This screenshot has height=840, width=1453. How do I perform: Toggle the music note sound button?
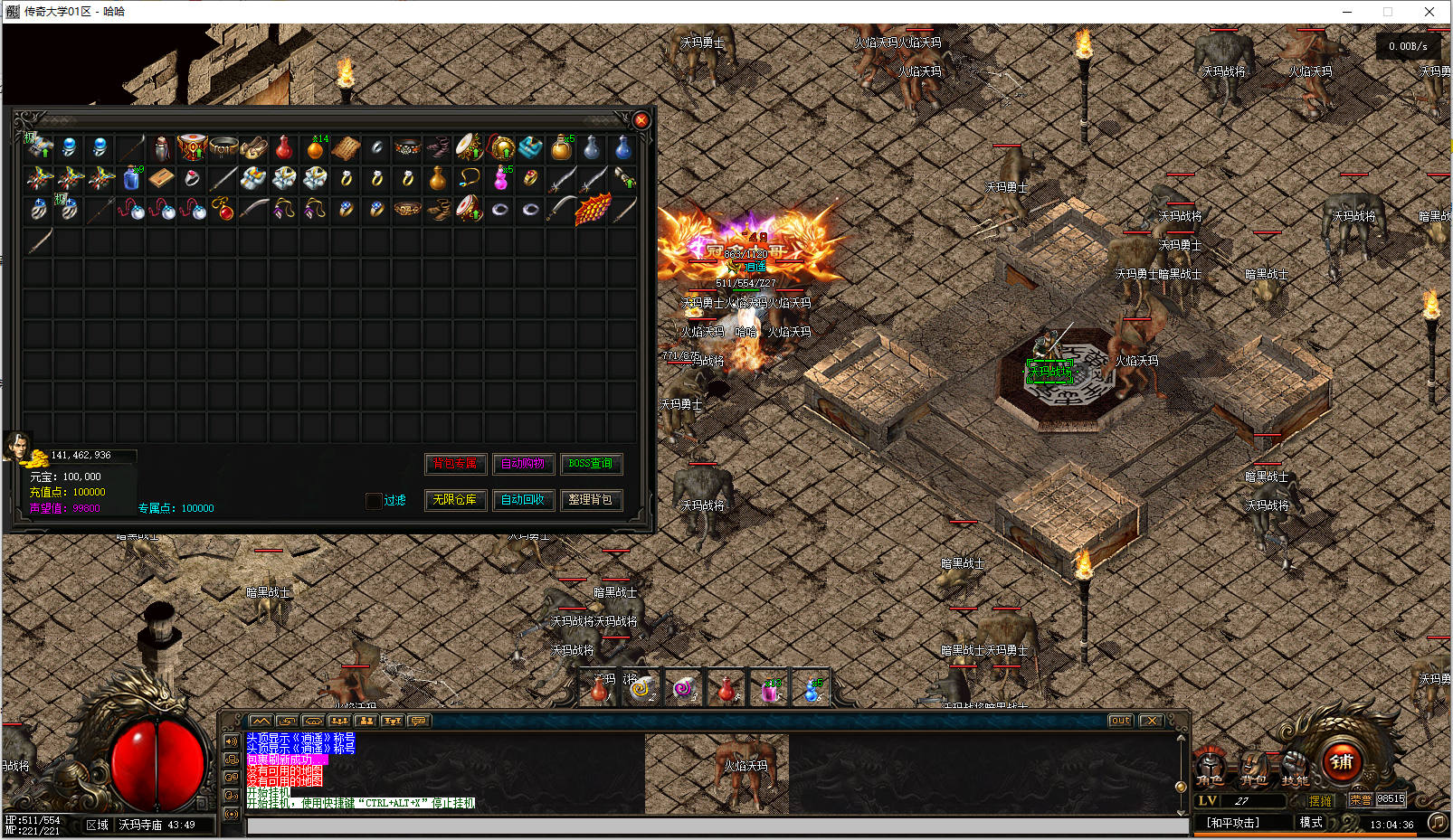(1437, 822)
